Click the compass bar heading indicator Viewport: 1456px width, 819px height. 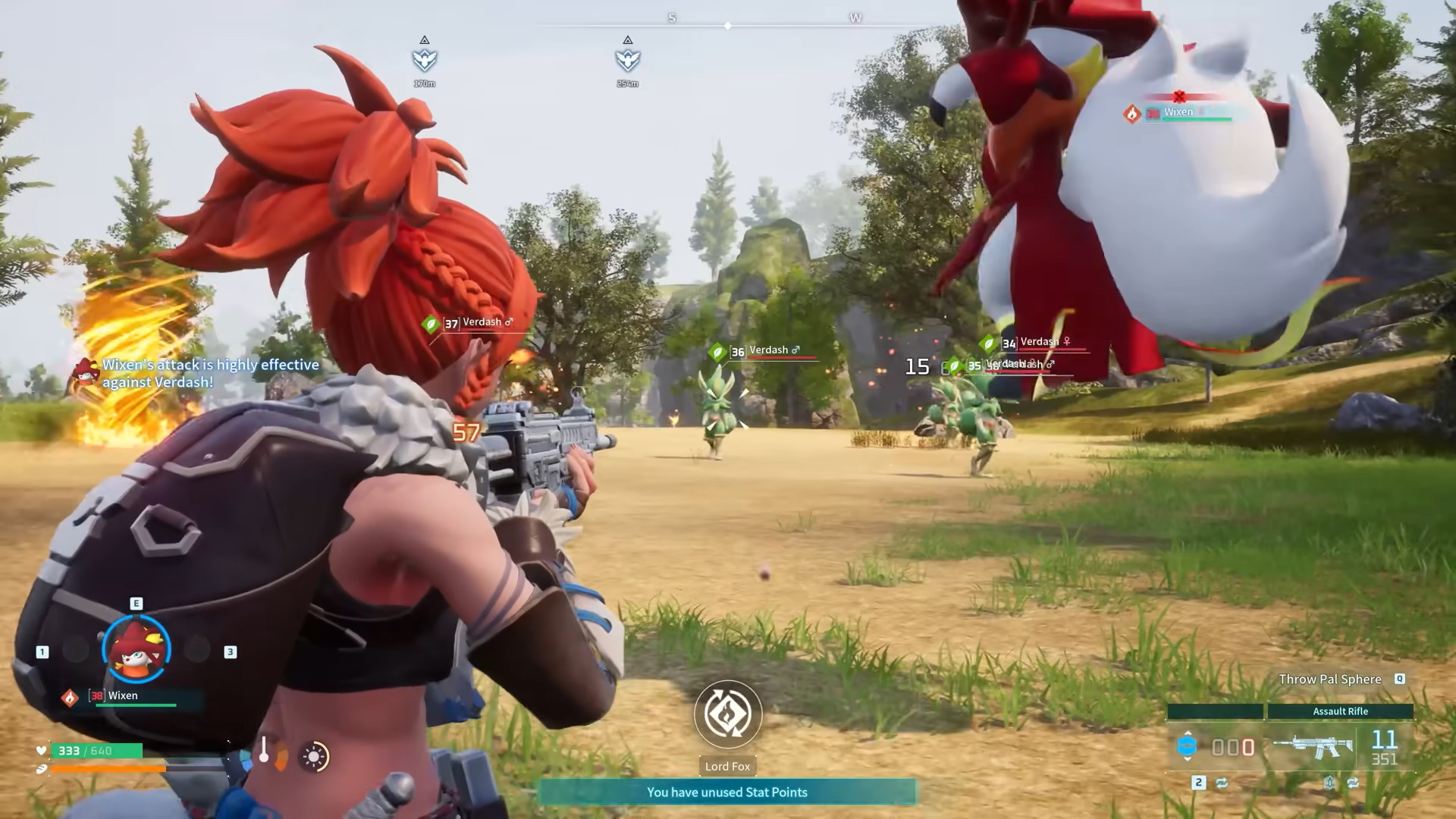[x=727, y=26]
